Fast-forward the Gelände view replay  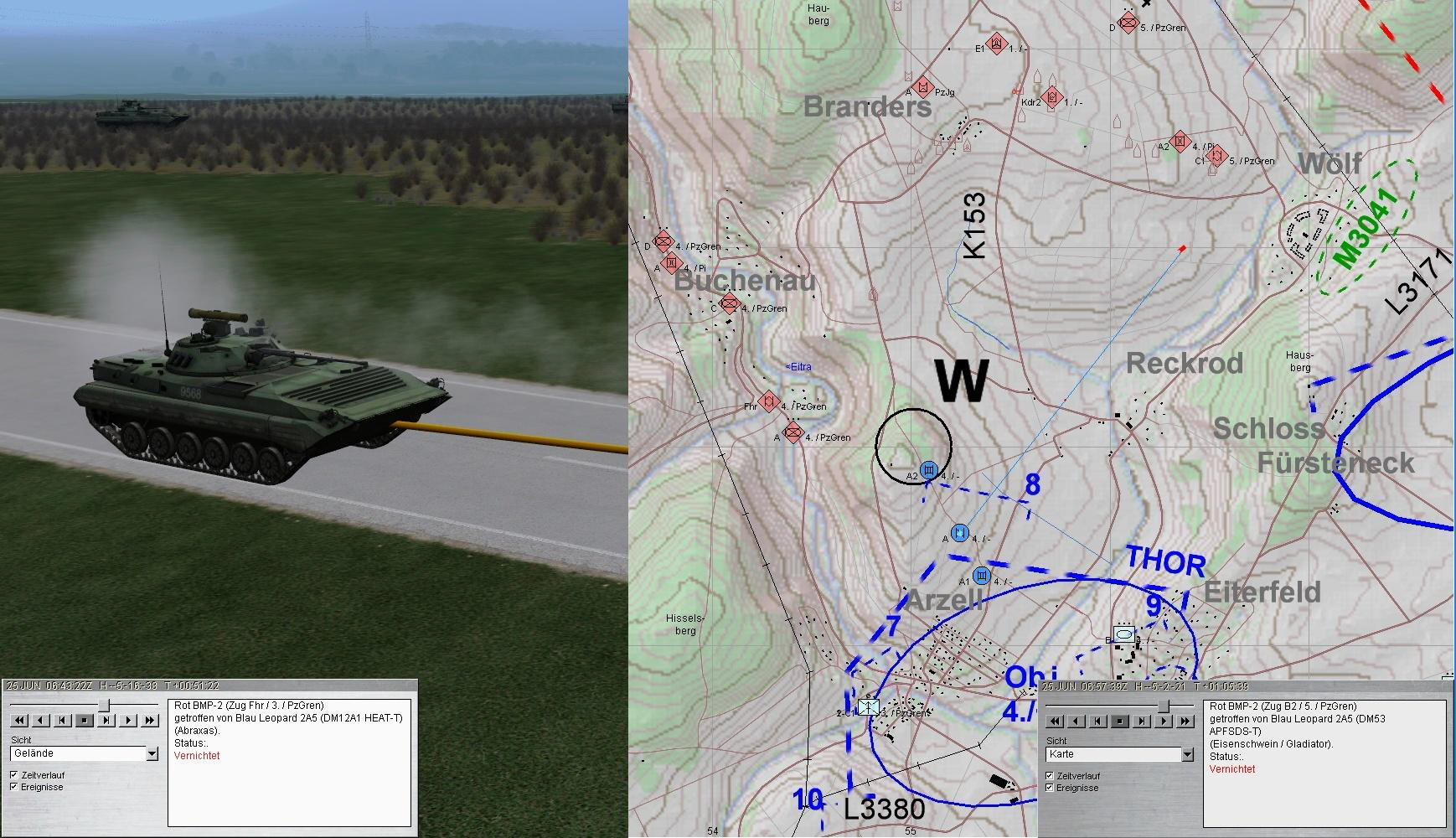150,720
